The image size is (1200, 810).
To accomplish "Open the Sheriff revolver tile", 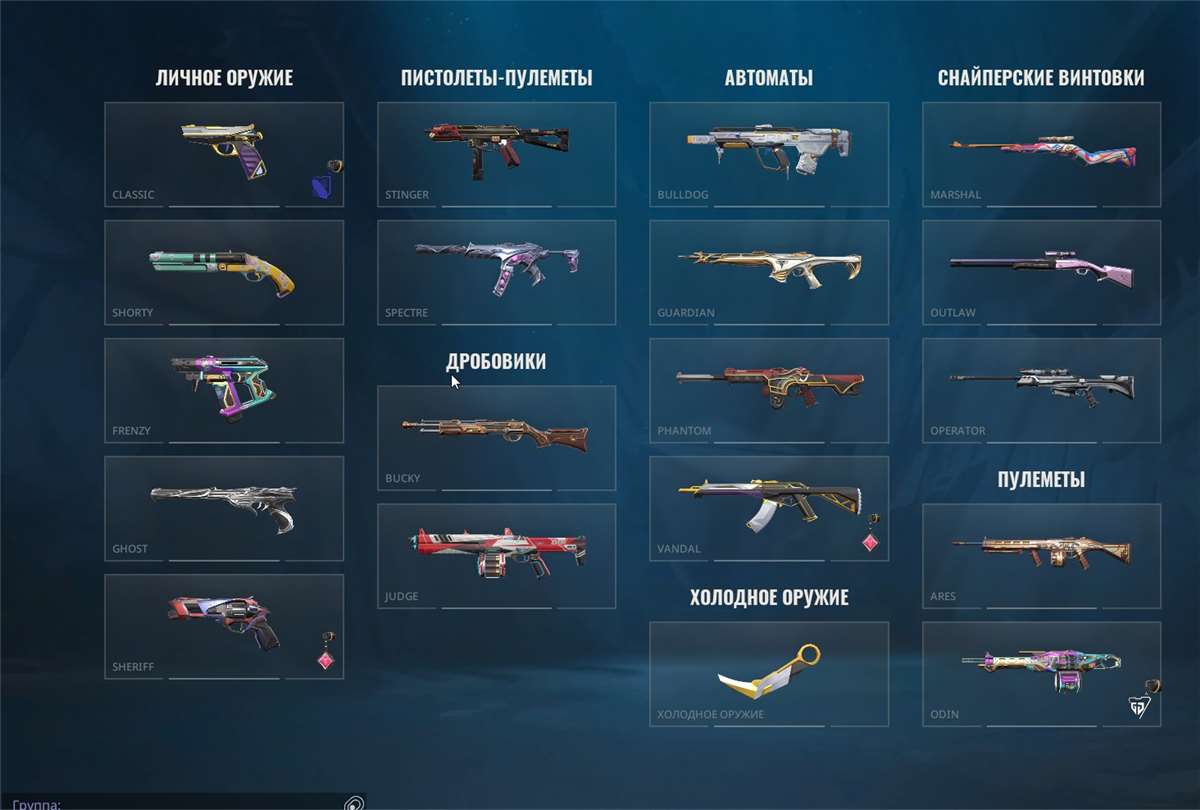I will (224, 626).
